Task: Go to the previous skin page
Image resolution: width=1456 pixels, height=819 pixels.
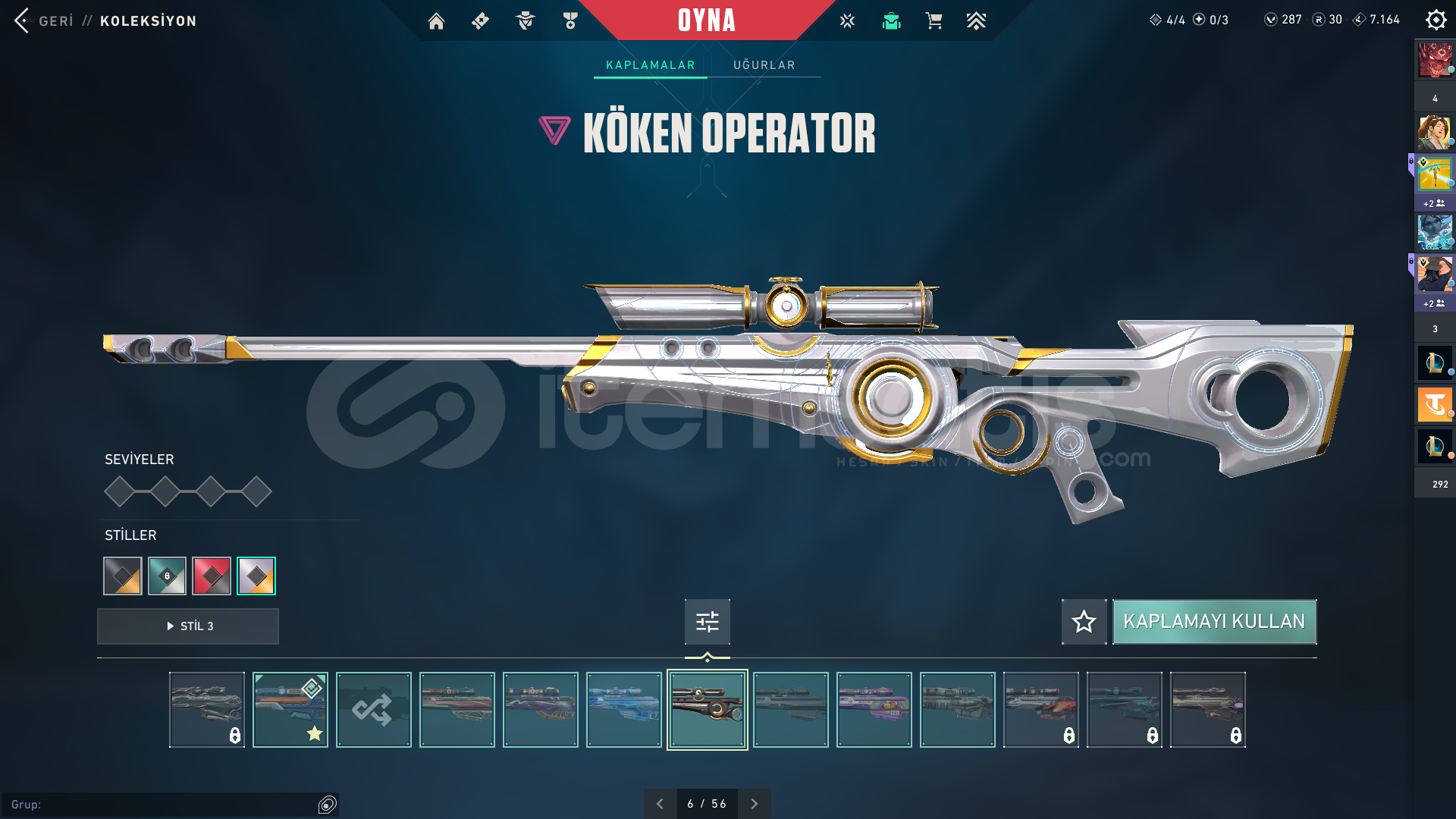Action: point(660,804)
